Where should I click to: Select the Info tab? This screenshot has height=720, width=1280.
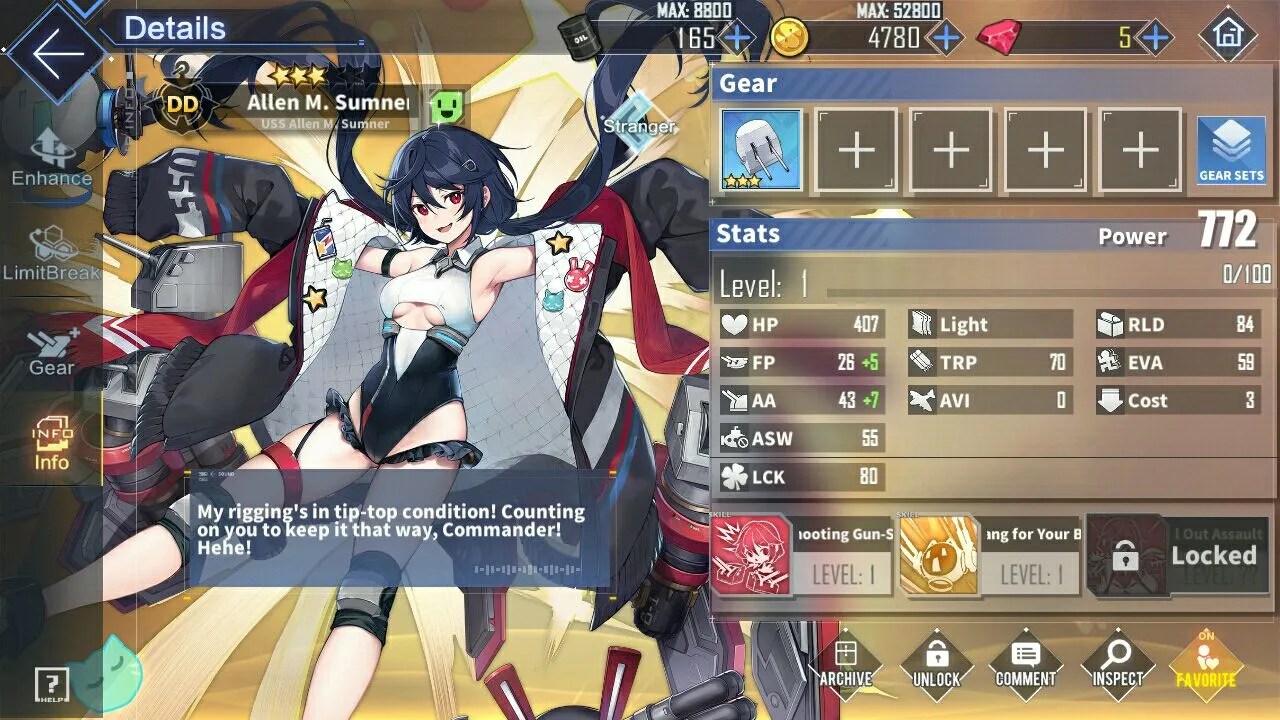pos(52,443)
